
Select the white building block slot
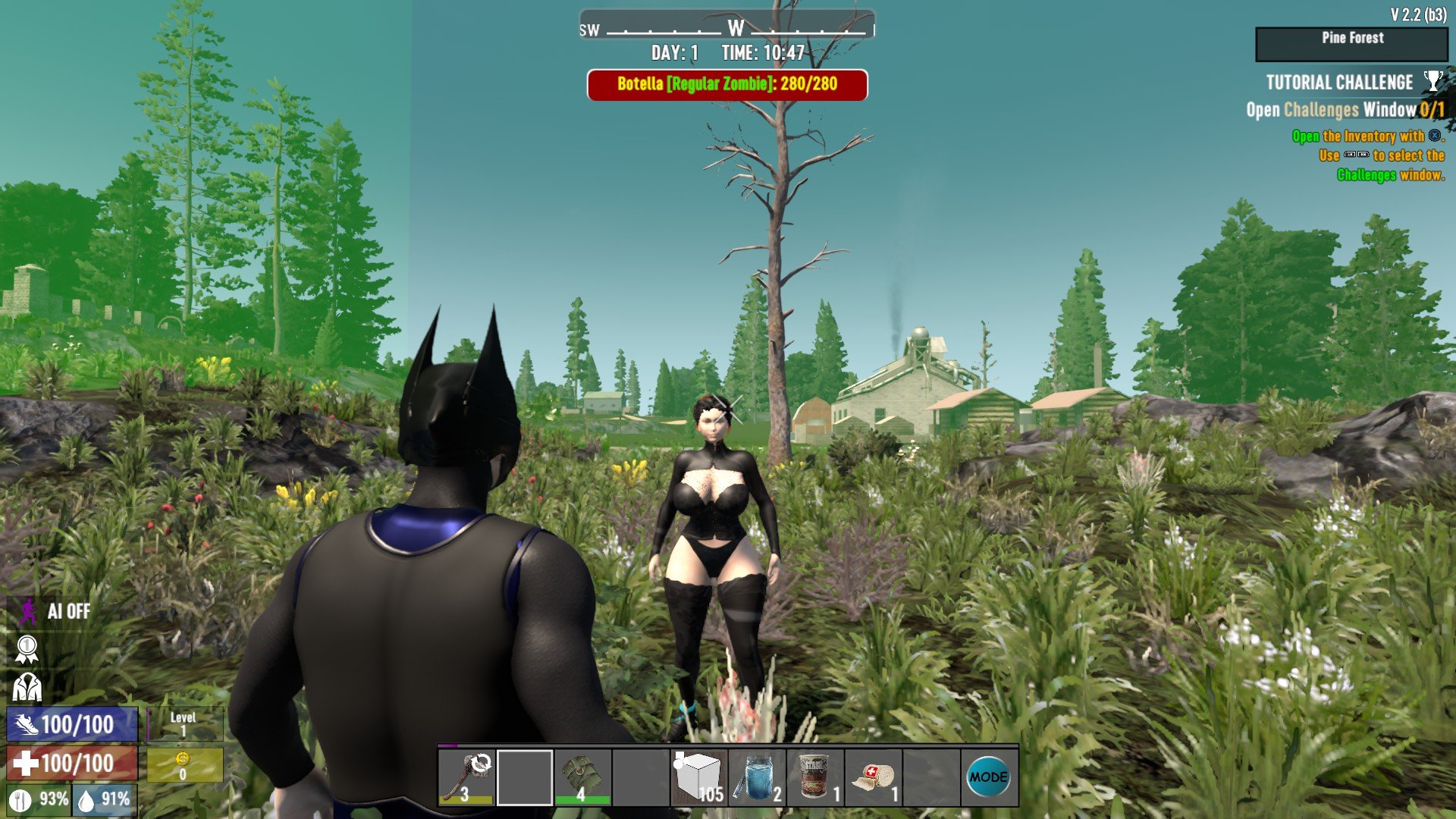pos(698,777)
